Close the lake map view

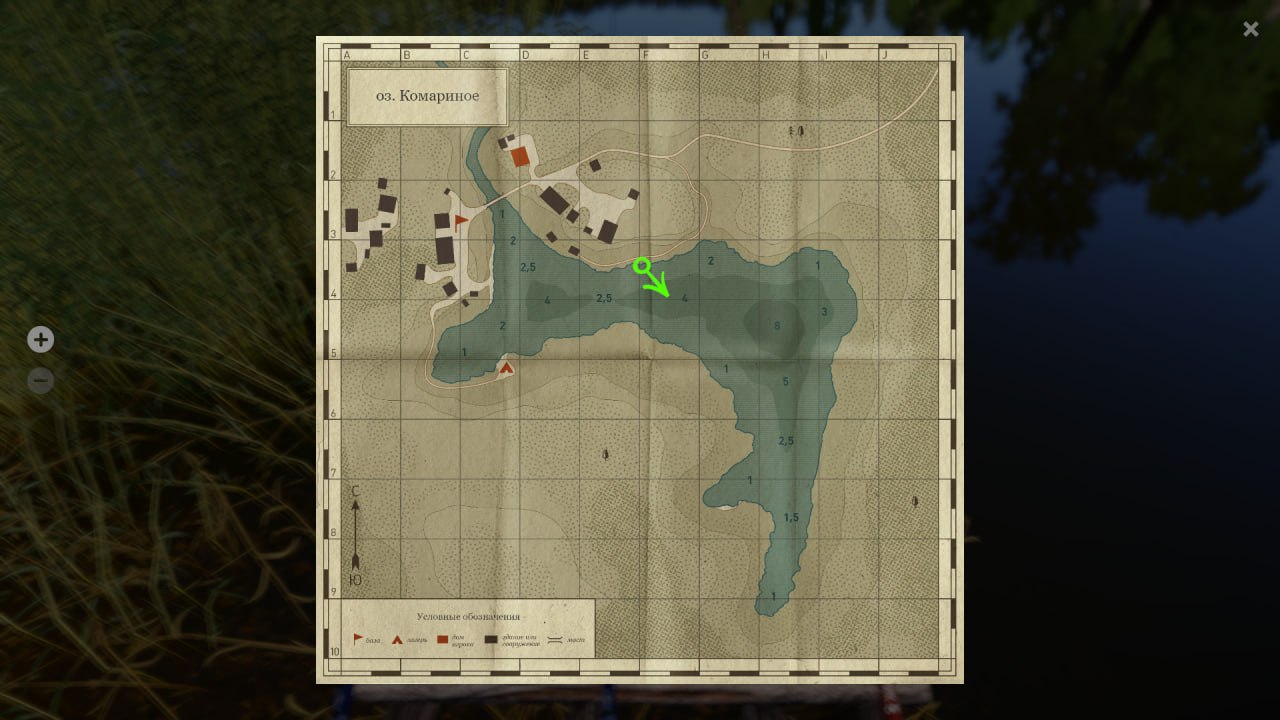[x=1250, y=29]
